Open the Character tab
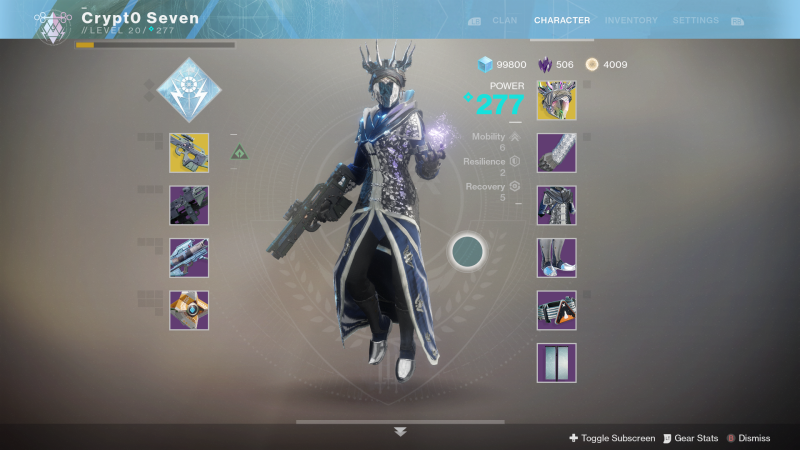800x450 pixels. point(561,20)
